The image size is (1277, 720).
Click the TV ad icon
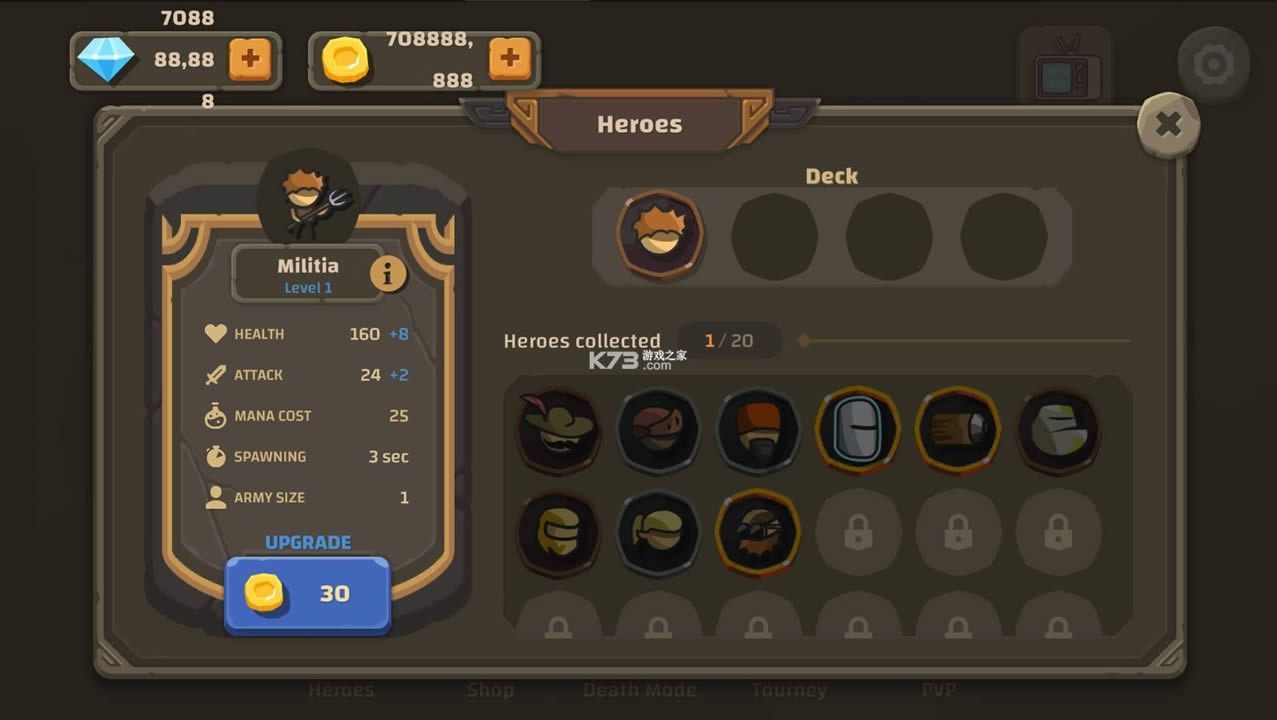1065,70
